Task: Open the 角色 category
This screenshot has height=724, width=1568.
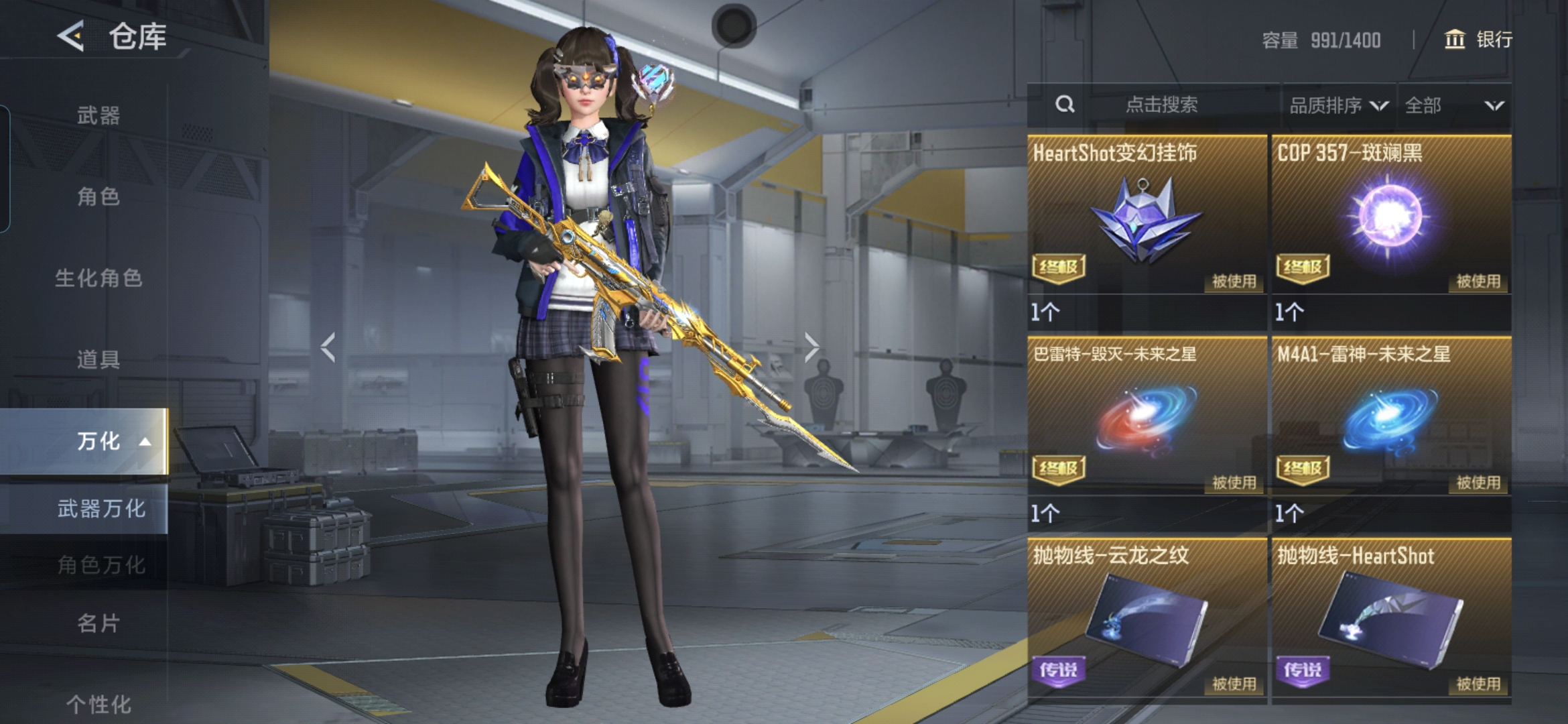Action: [x=99, y=196]
